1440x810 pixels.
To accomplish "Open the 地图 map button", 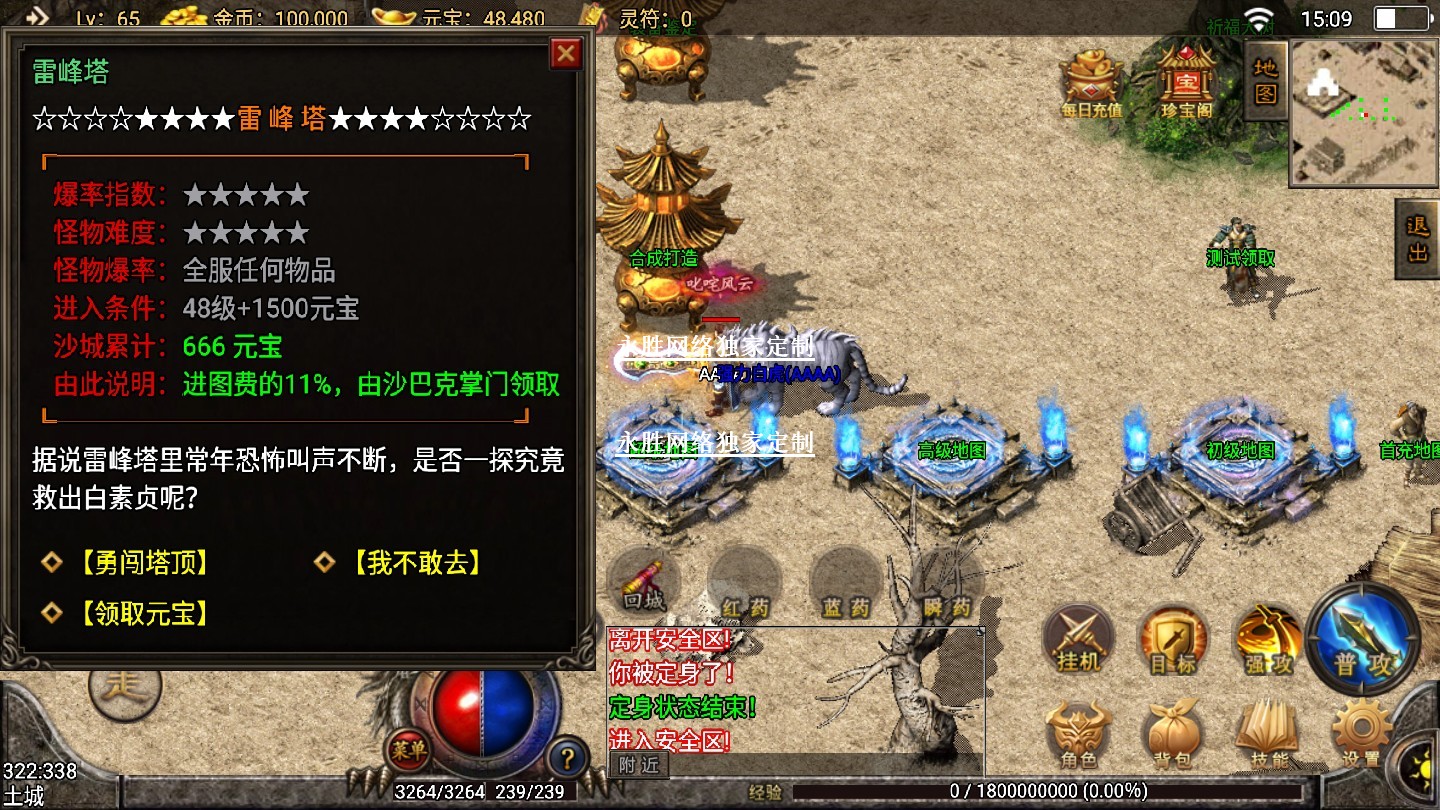I will [x=1266, y=81].
